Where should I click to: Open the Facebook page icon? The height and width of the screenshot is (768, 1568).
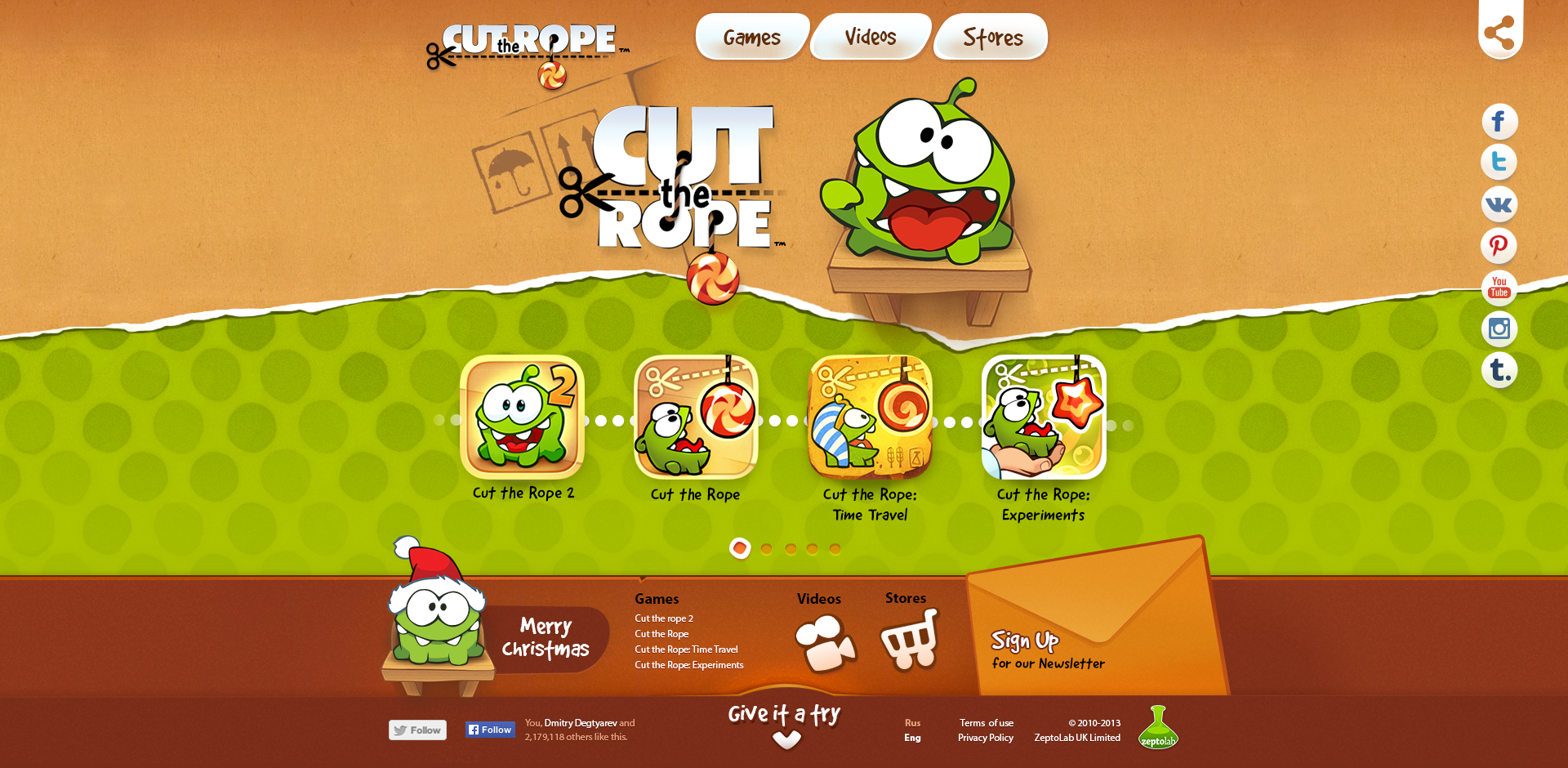(1499, 122)
